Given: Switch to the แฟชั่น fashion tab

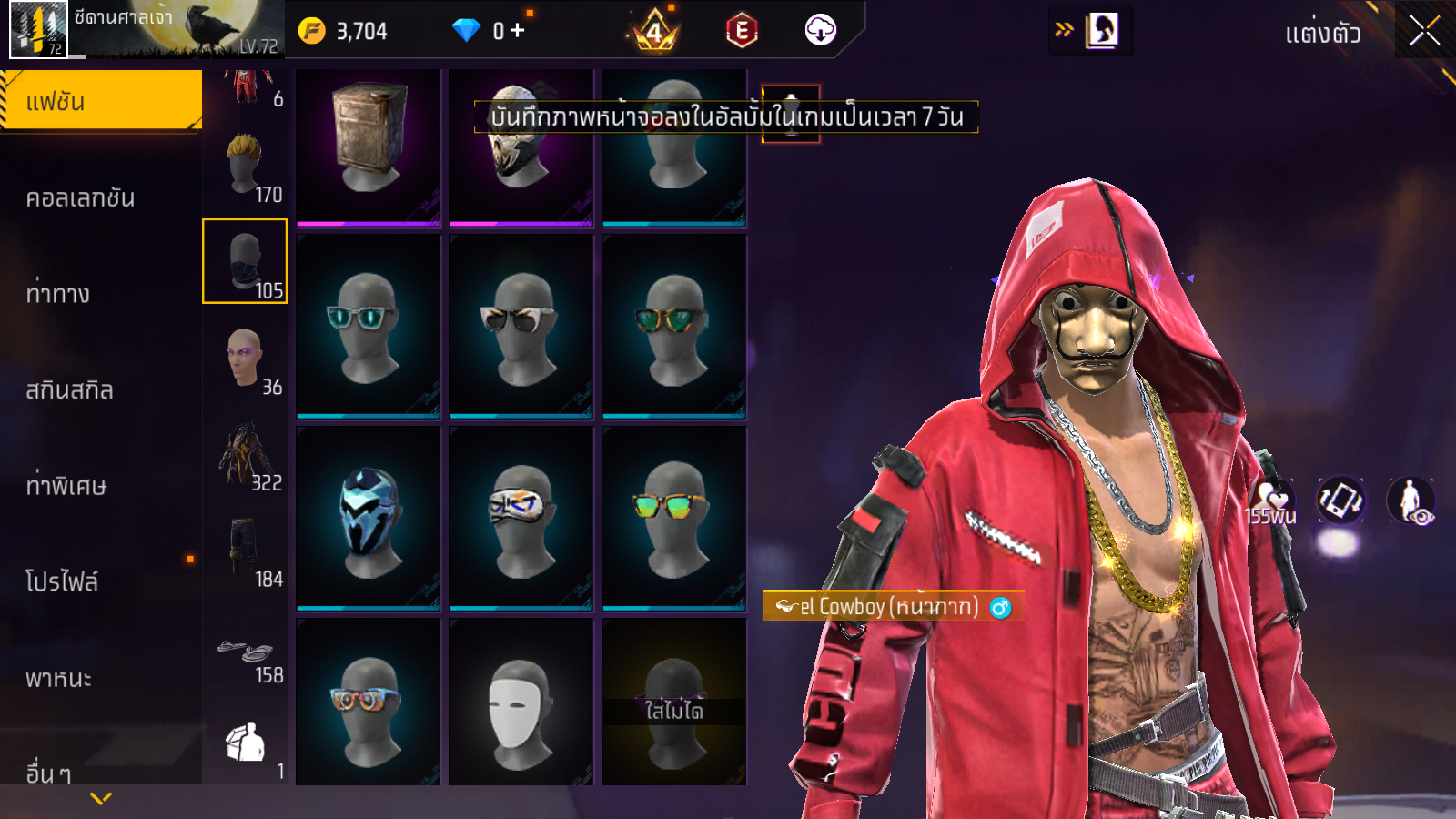Looking at the screenshot, I should click(100, 101).
